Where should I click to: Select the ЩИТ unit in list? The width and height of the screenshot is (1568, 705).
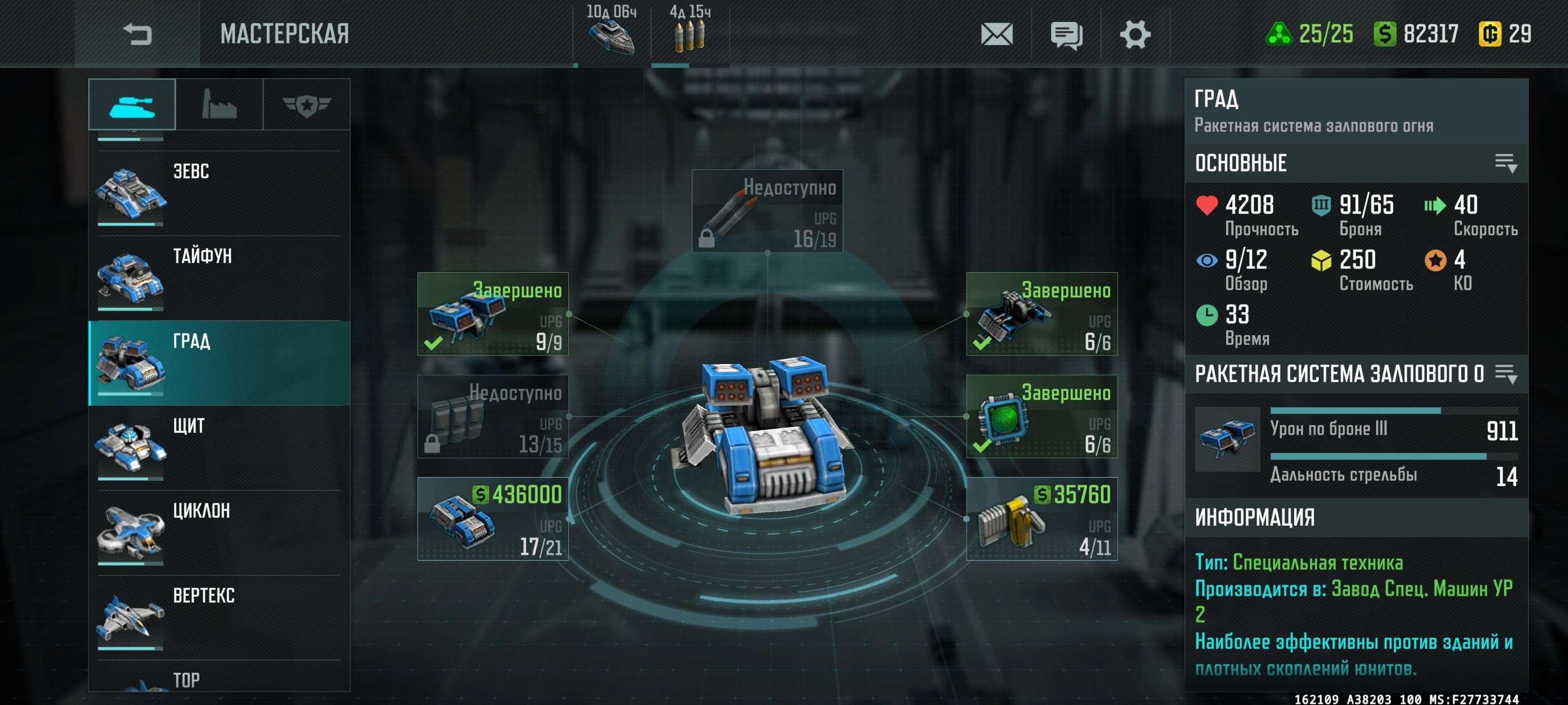(x=219, y=448)
